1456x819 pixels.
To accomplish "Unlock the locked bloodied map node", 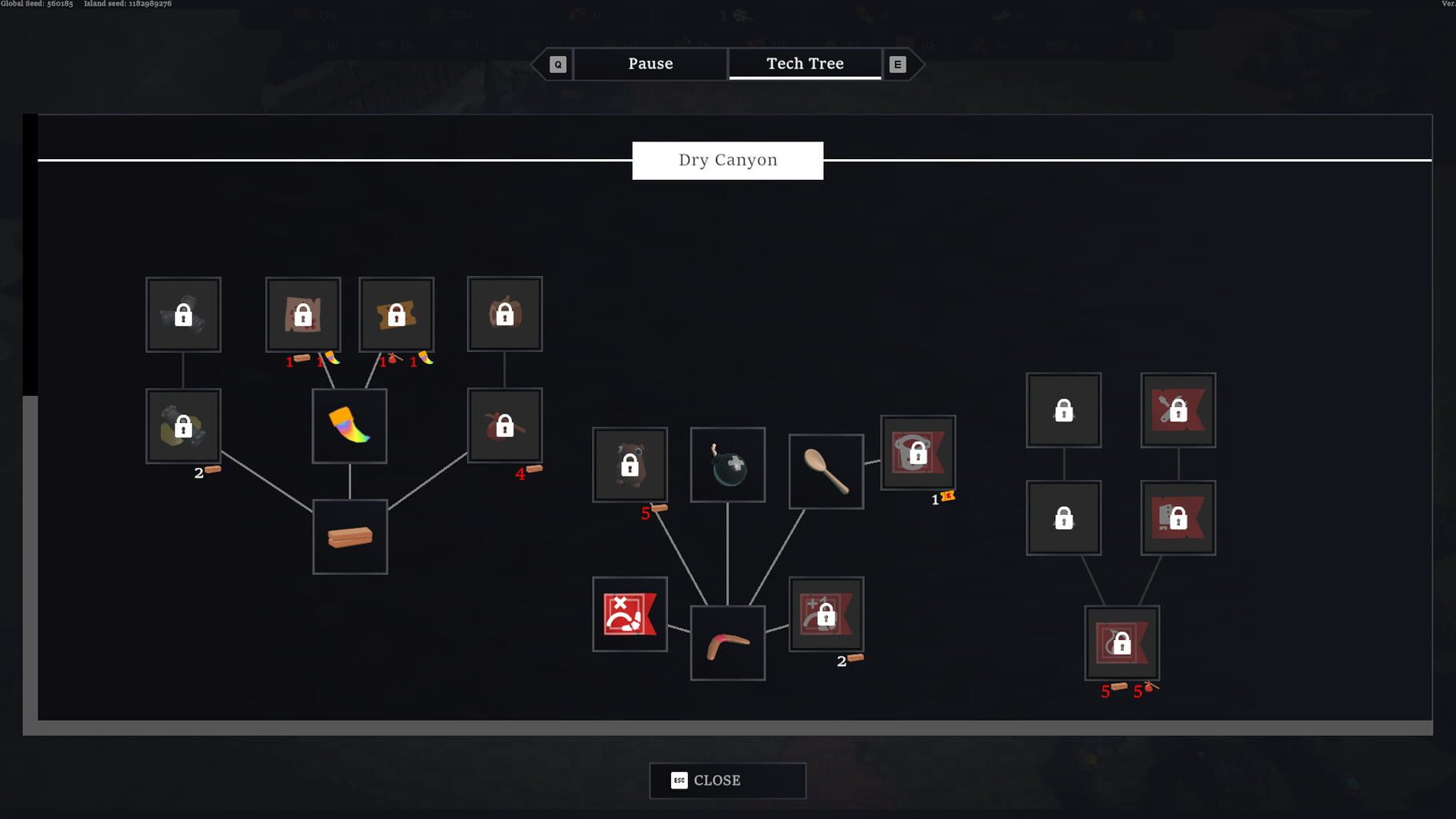I will coord(303,314).
